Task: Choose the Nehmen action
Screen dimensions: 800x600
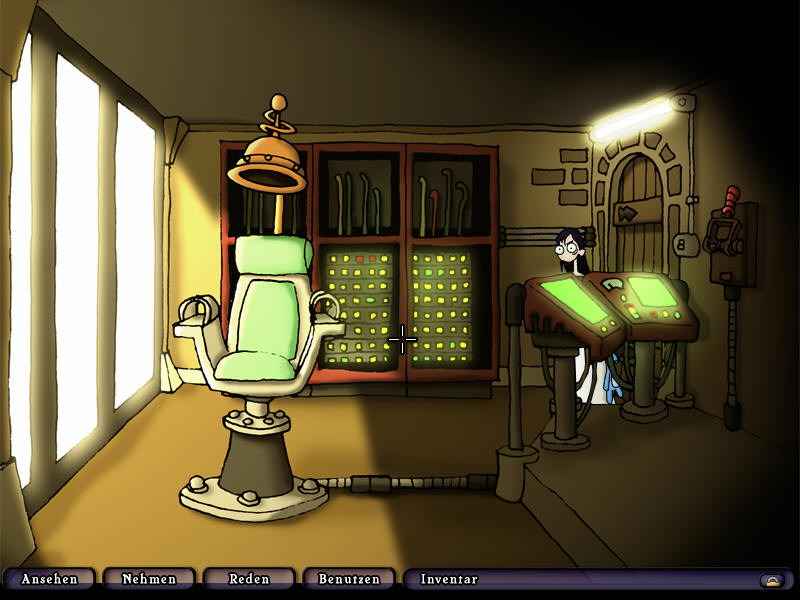Action: [149, 579]
